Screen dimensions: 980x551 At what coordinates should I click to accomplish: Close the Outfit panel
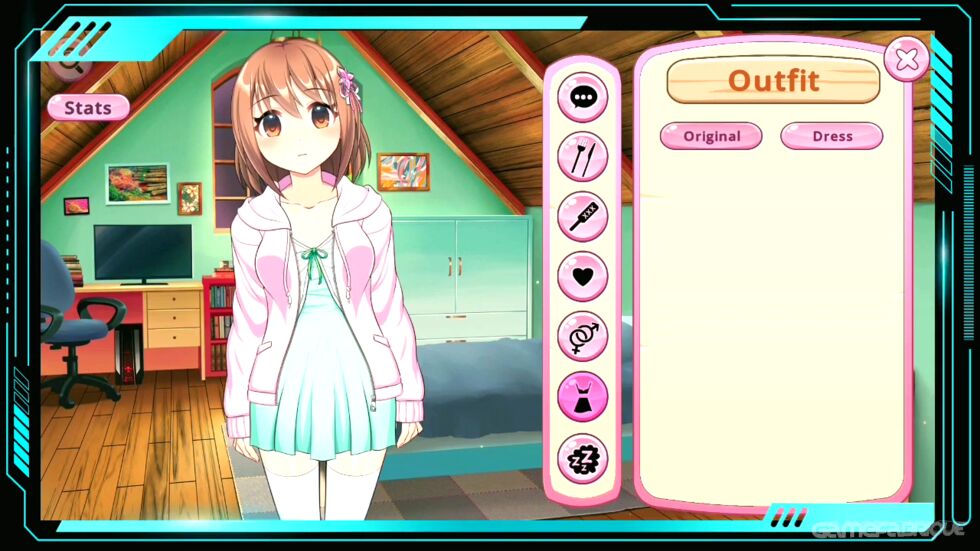(x=906, y=60)
